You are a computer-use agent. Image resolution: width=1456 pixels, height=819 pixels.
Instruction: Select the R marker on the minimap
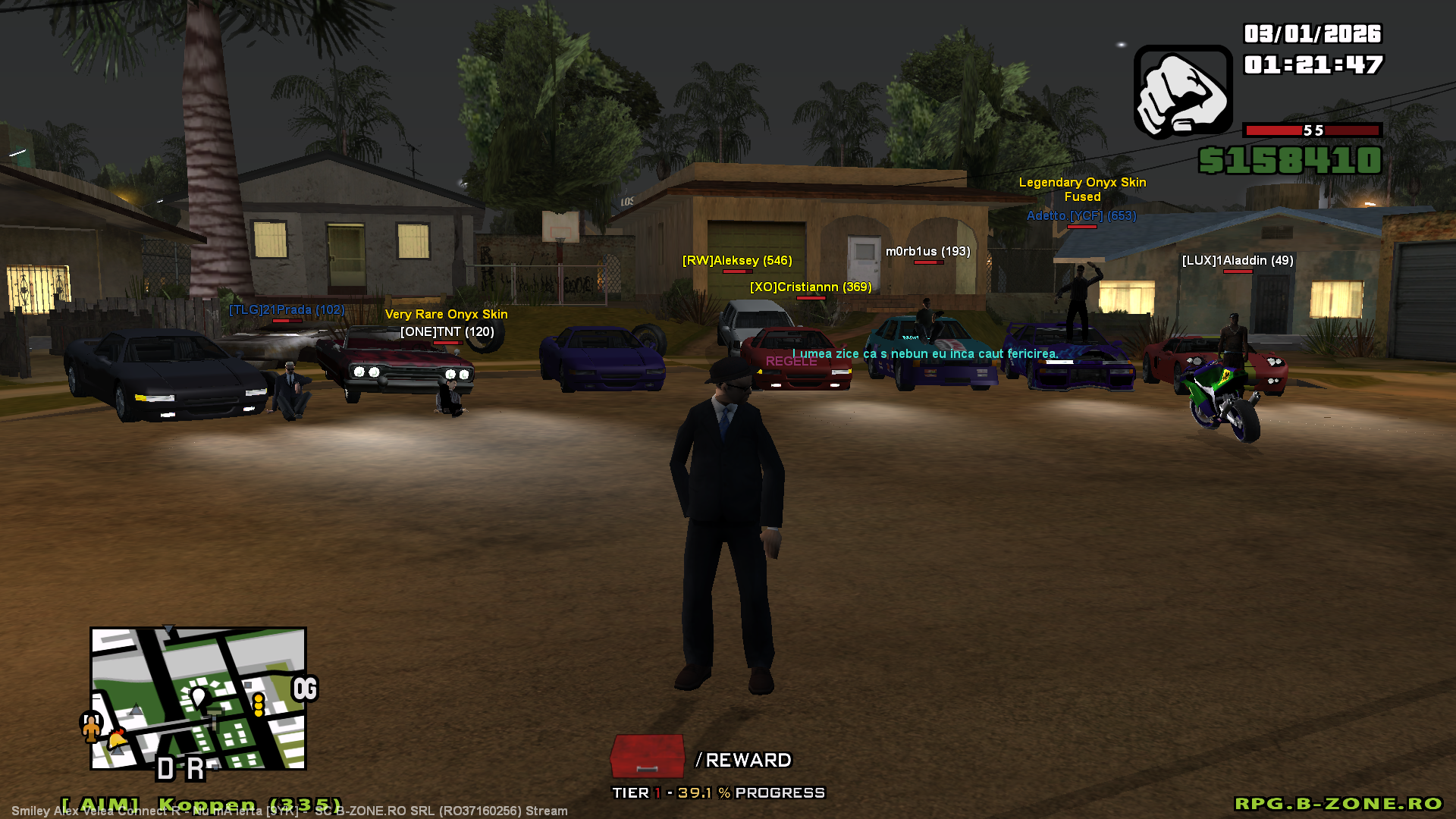pyautogui.click(x=196, y=769)
